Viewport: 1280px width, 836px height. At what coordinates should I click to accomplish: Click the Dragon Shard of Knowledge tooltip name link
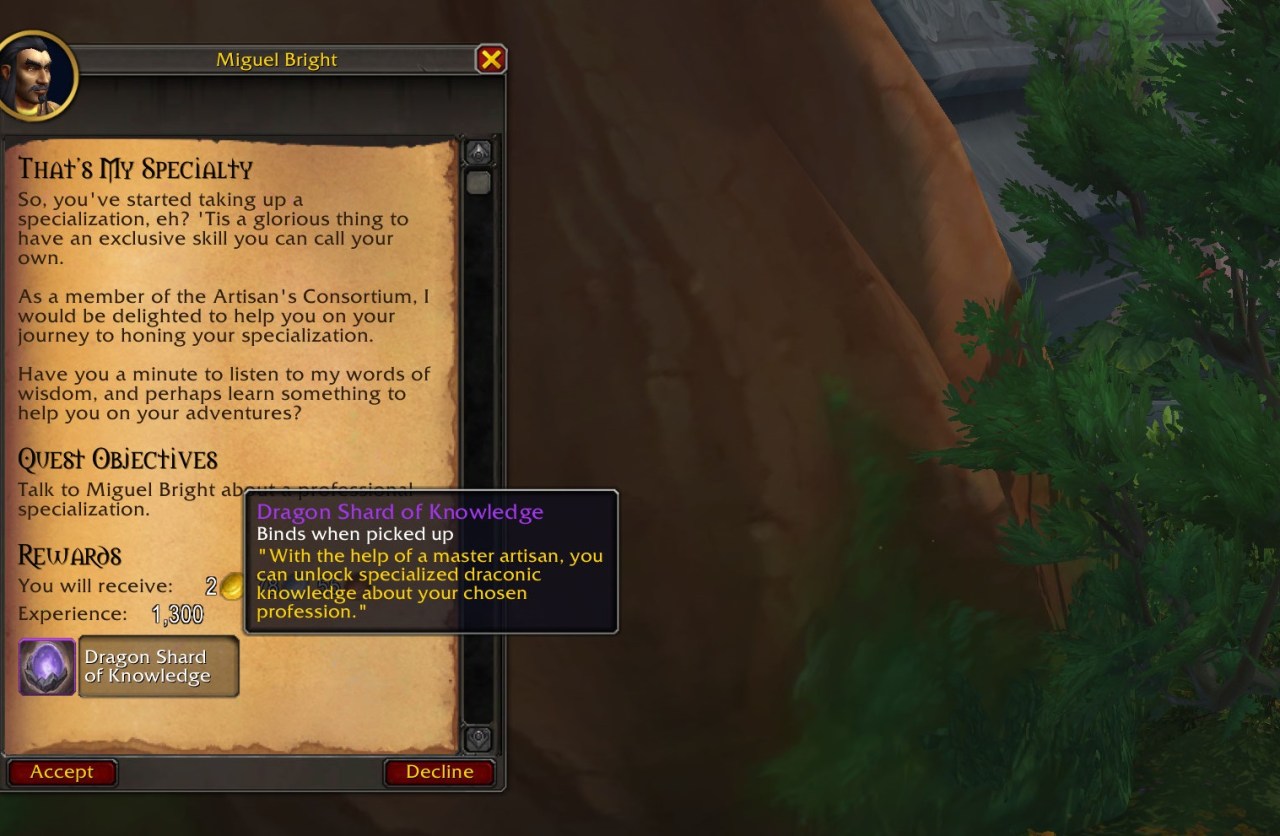tap(400, 512)
